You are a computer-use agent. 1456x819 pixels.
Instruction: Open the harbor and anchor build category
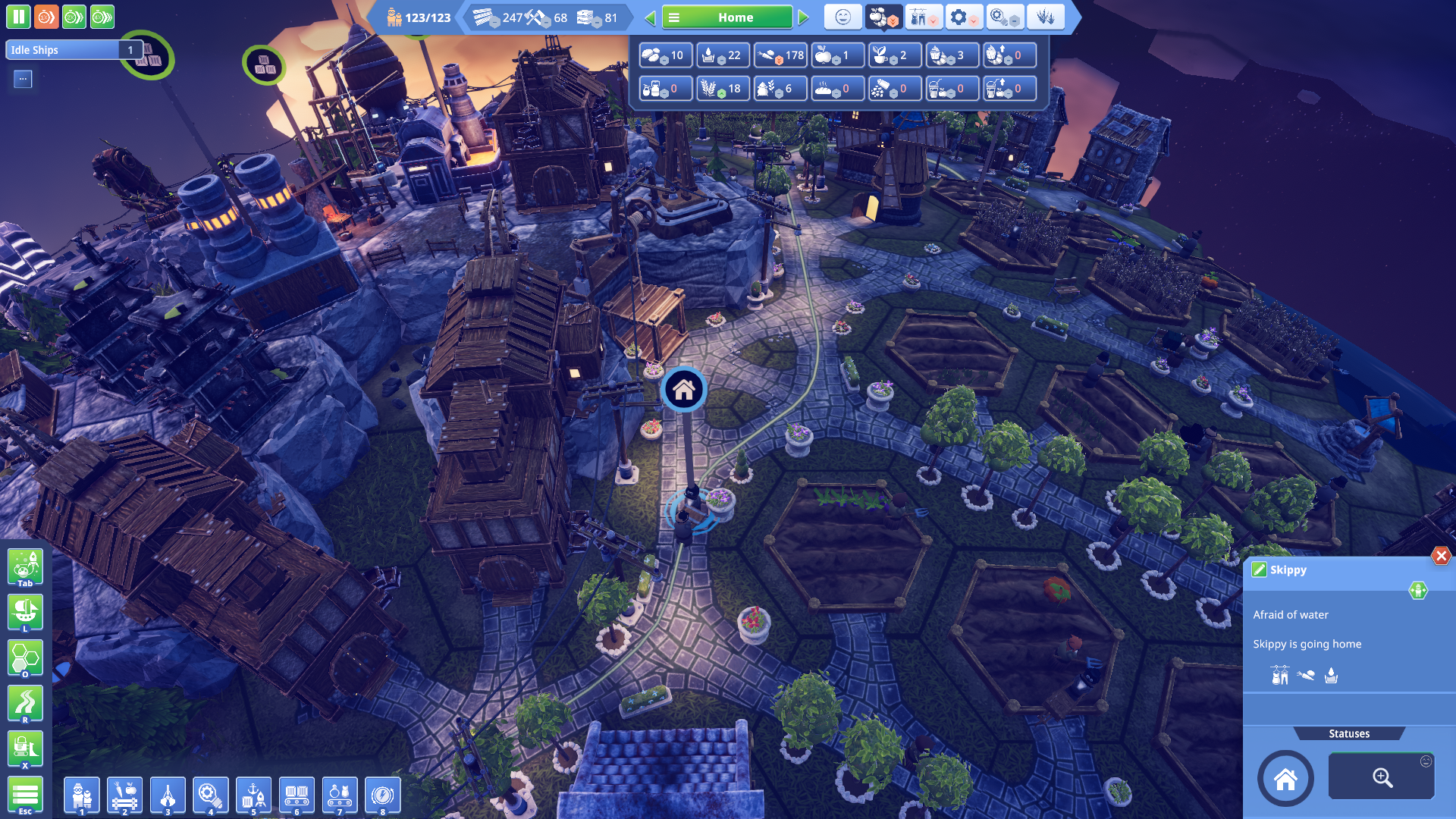(x=253, y=795)
